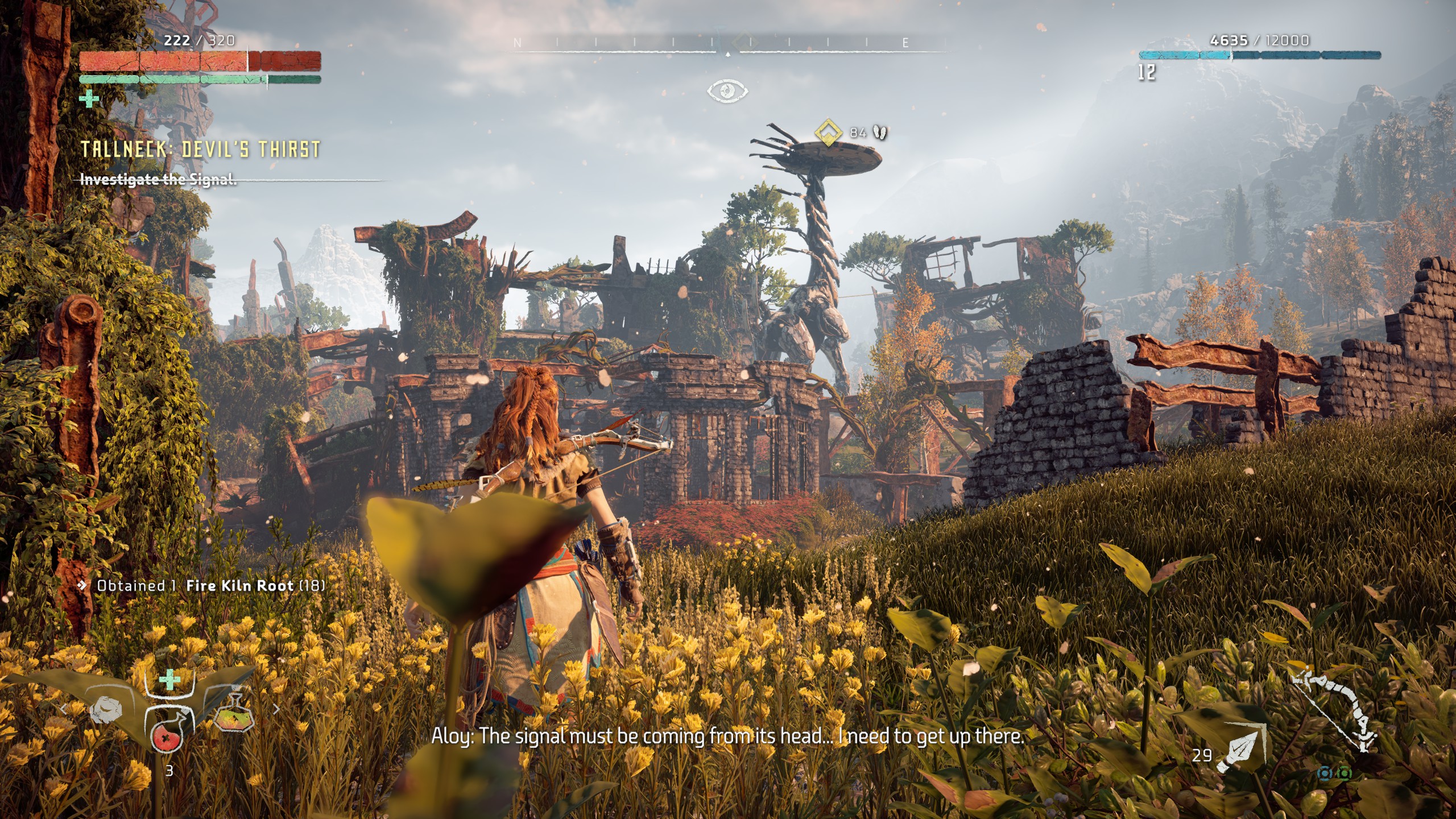The width and height of the screenshot is (1456, 819).
Task: Use the medicine pouch plus above the potions
Action: 169,680
